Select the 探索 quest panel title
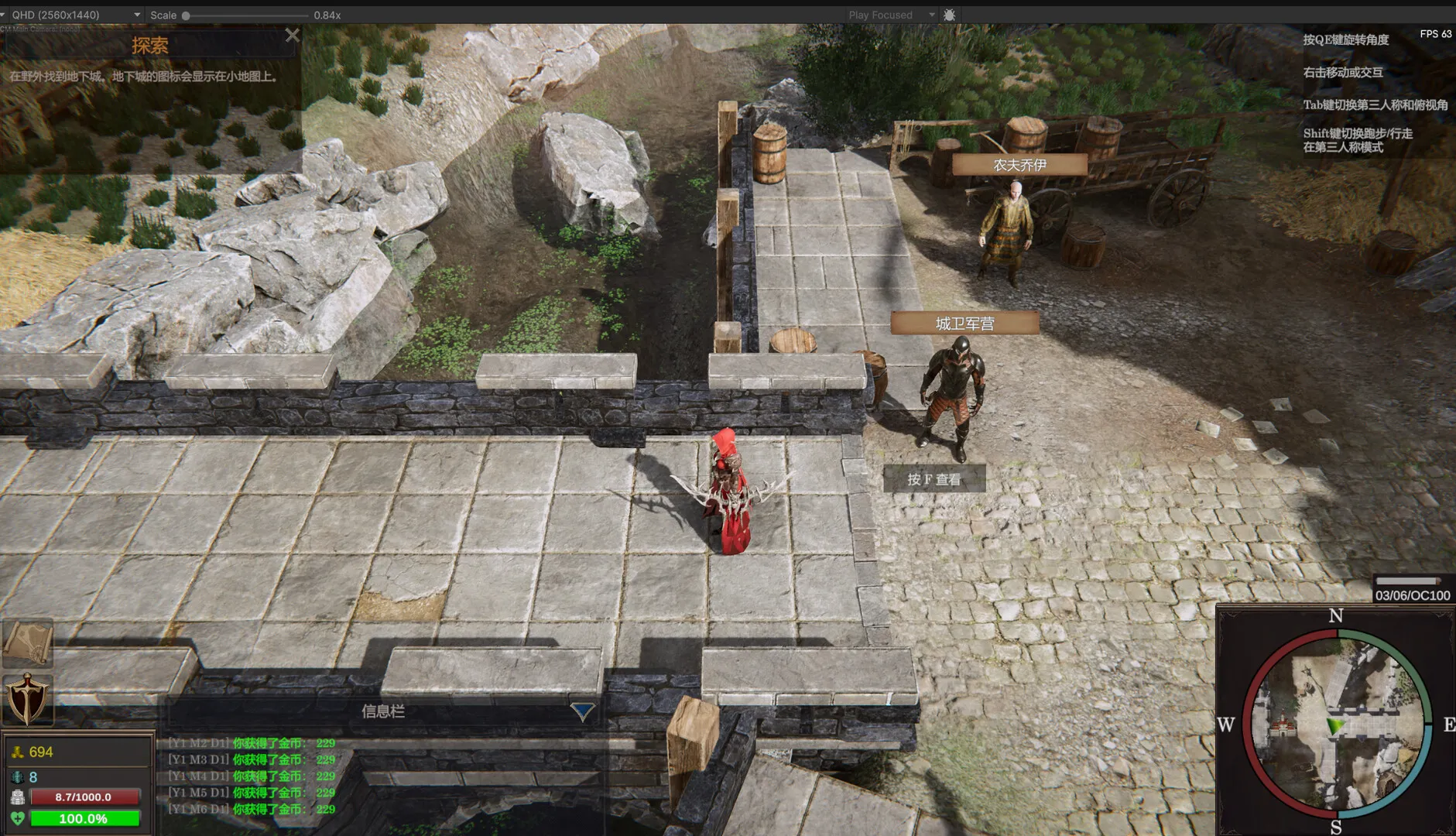The image size is (1456, 836). pos(150,45)
